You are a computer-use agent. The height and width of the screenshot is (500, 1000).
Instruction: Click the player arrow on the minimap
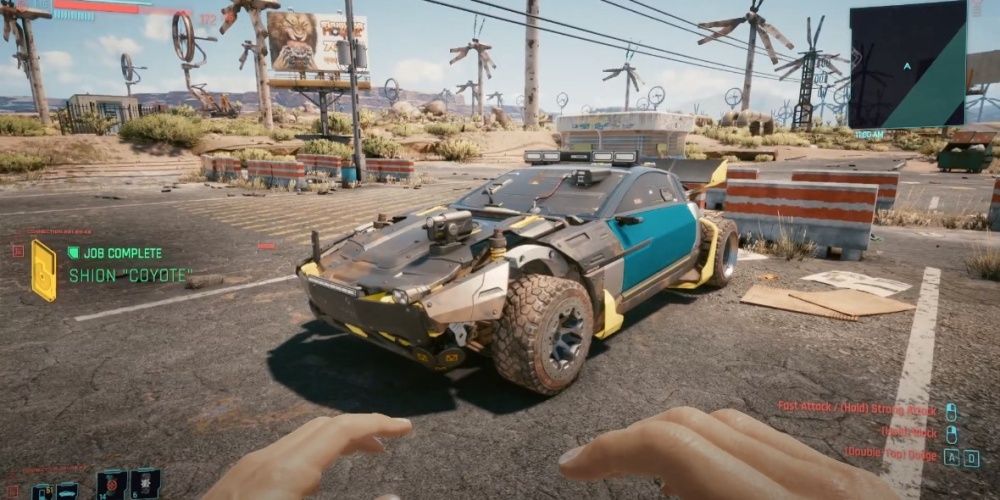(x=906, y=65)
